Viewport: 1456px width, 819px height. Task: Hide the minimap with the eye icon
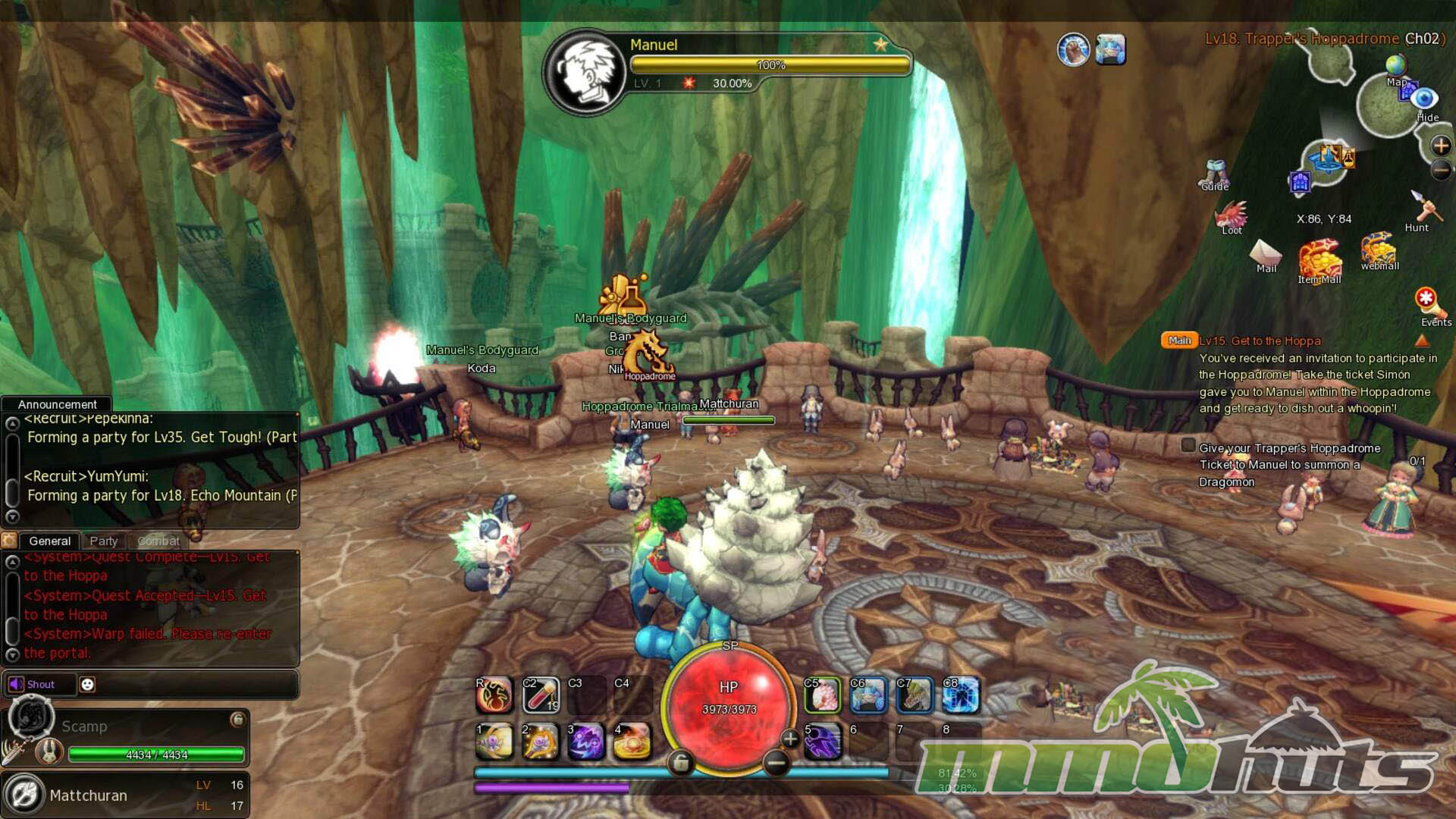[x=1424, y=99]
